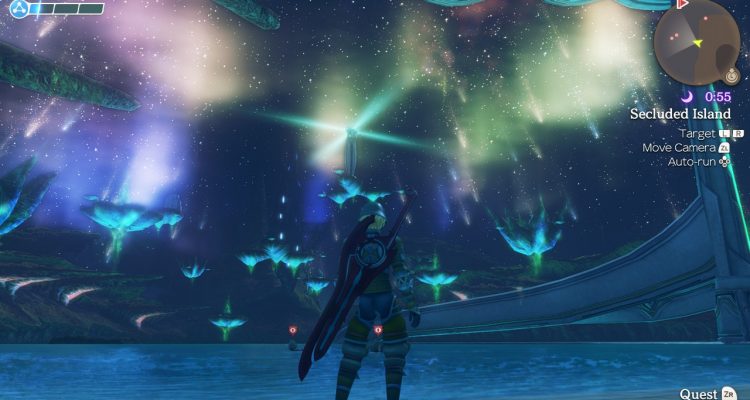The width and height of the screenshot is (750, 400).
Task: Select the Secluded Island location name
Action: click(680, 114)
